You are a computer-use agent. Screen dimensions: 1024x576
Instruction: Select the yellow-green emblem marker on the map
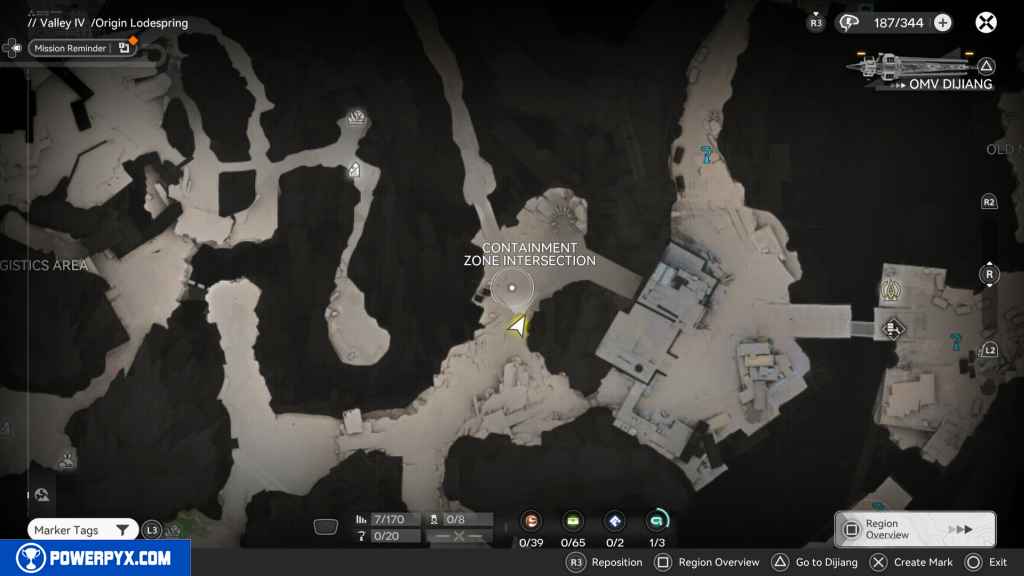(x=891, y=291)
